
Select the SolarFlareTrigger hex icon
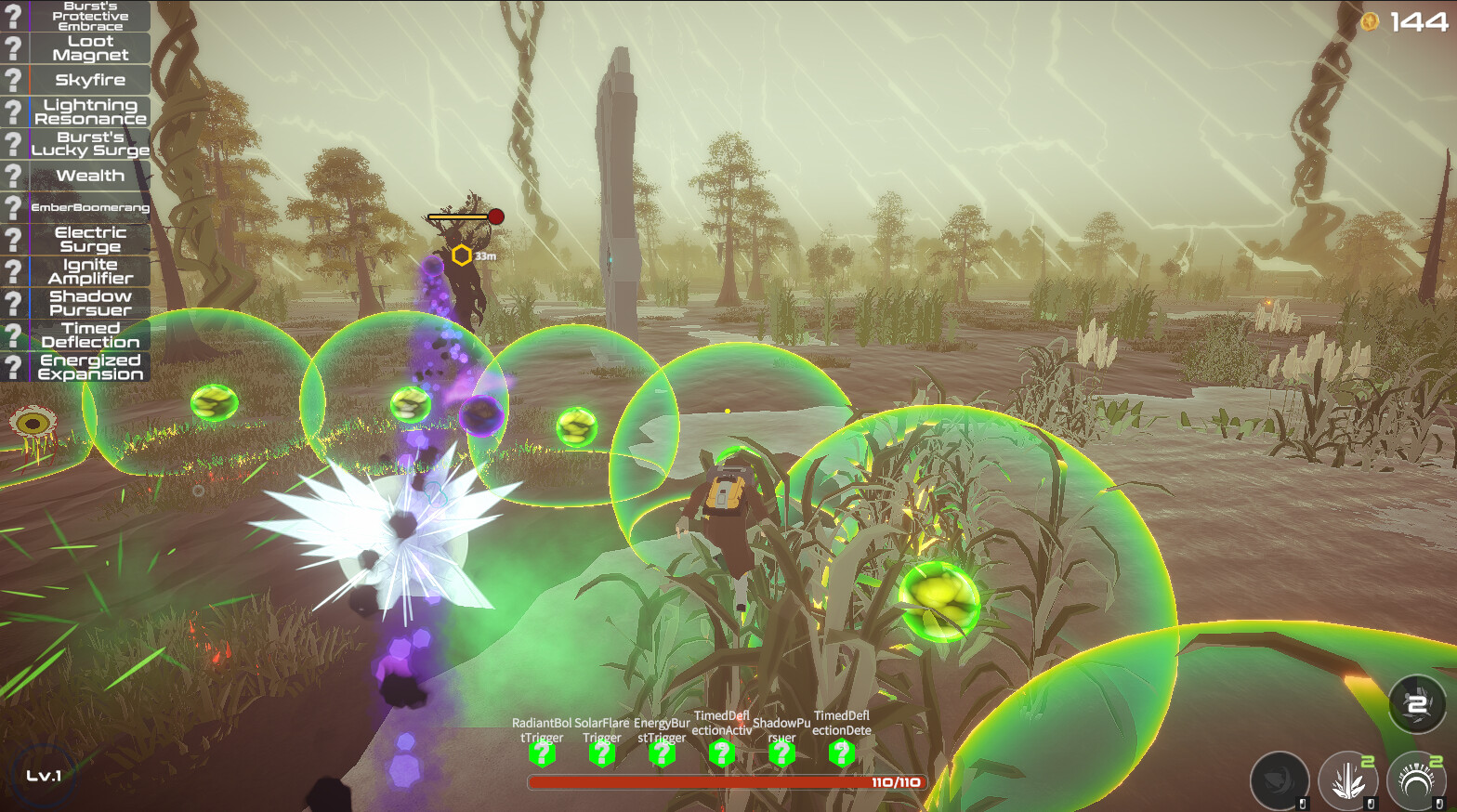tap(602, 755)
